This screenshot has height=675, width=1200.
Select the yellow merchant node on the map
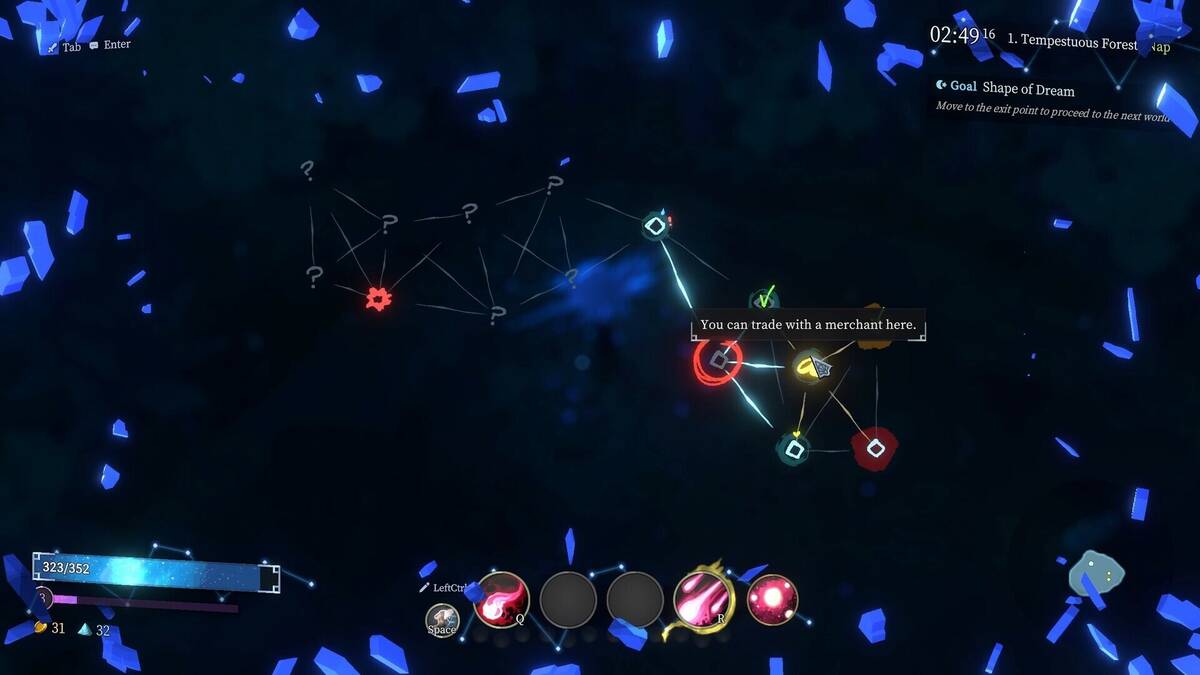tap(809, 367)
